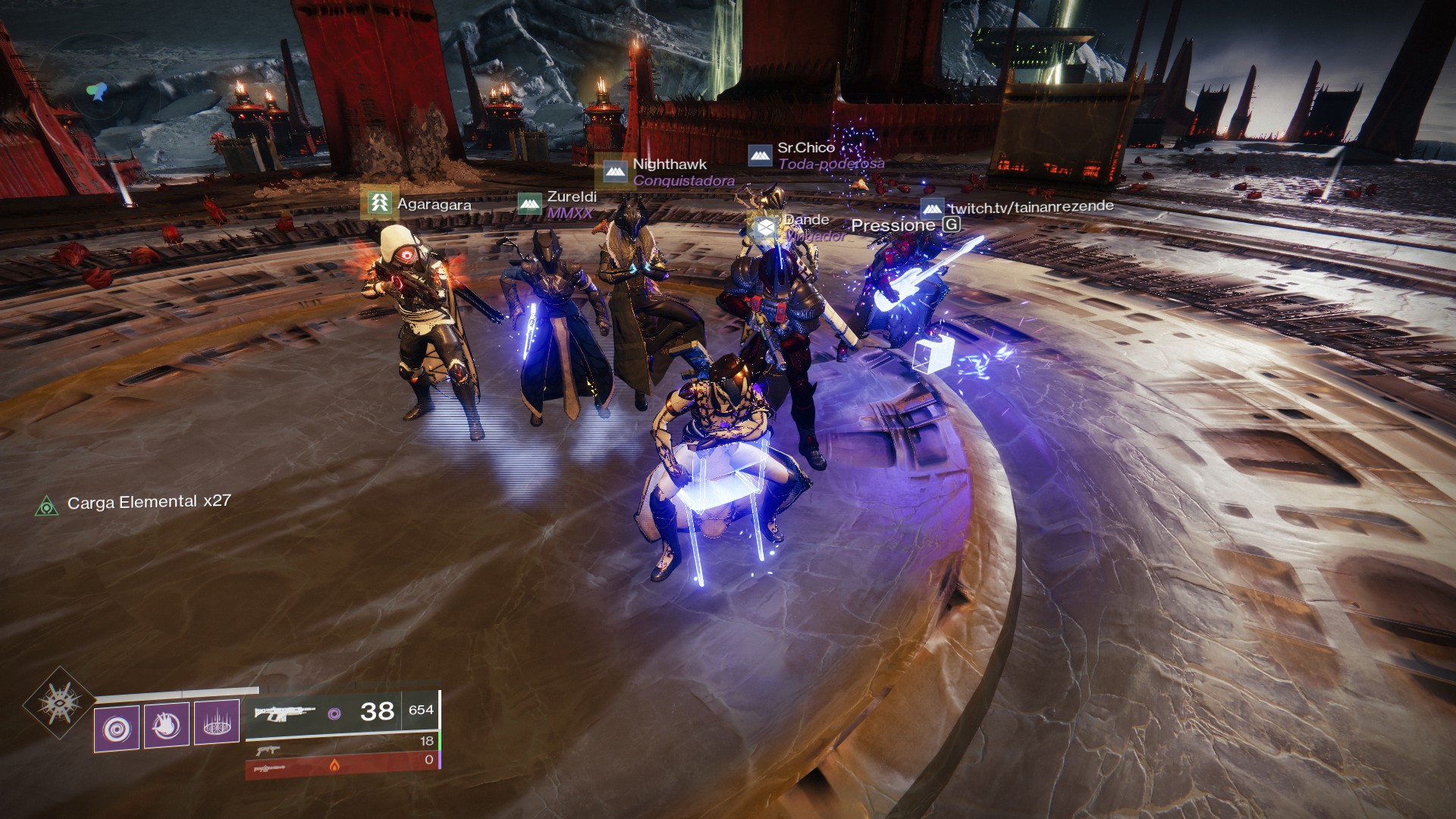The height and width of the screenshot is (819, 1456).
Task: Select the Agaragara player nameplate
Action: click(418, 203)
